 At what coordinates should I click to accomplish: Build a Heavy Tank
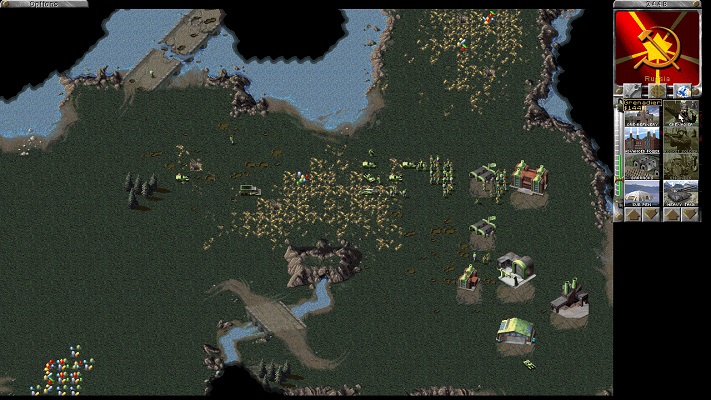pos(682,191)
